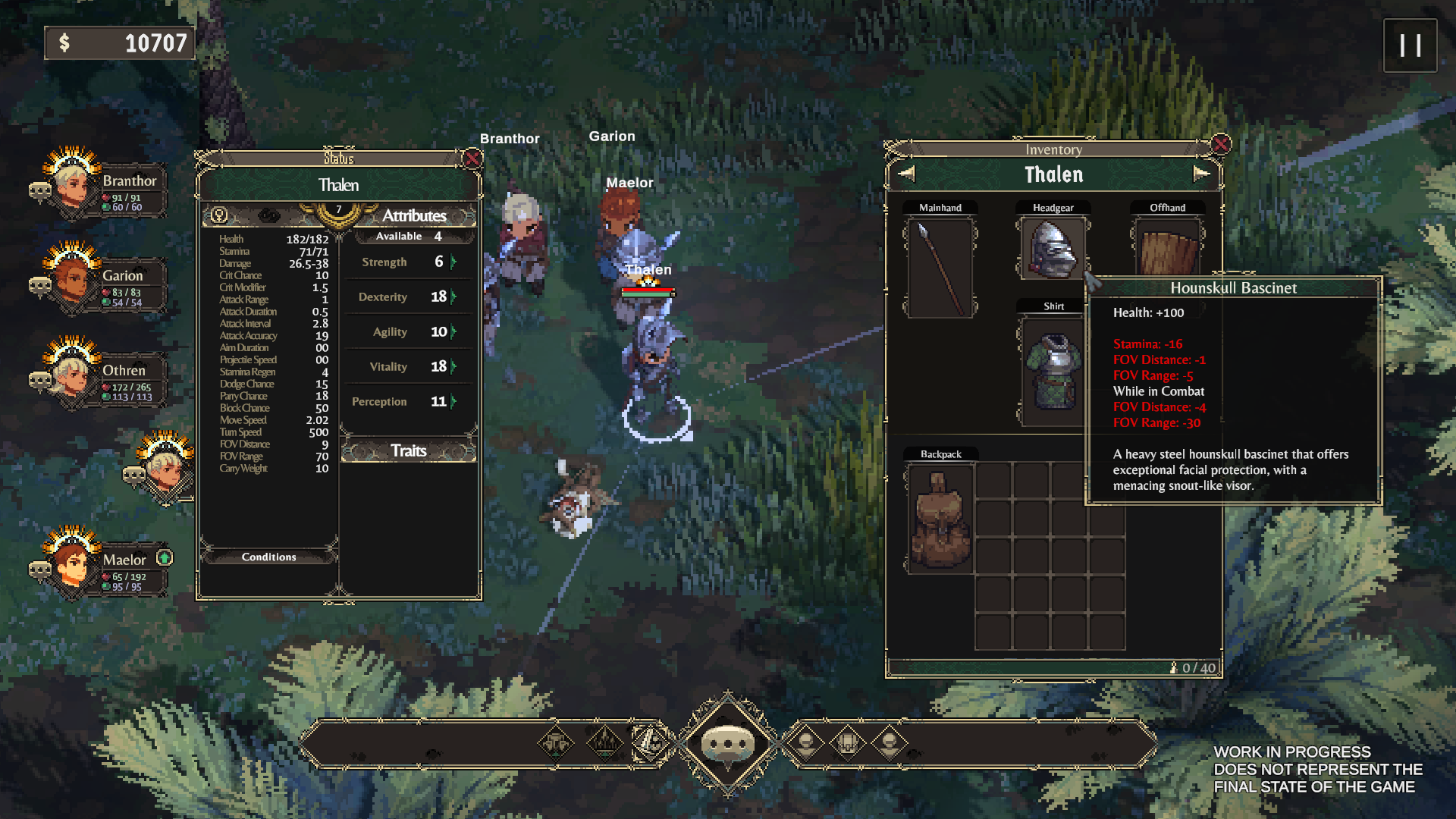Image resolution: width=1456 pixels, height=819 pixels.
Task: Close the Status panel
Action: coord(472,158)
